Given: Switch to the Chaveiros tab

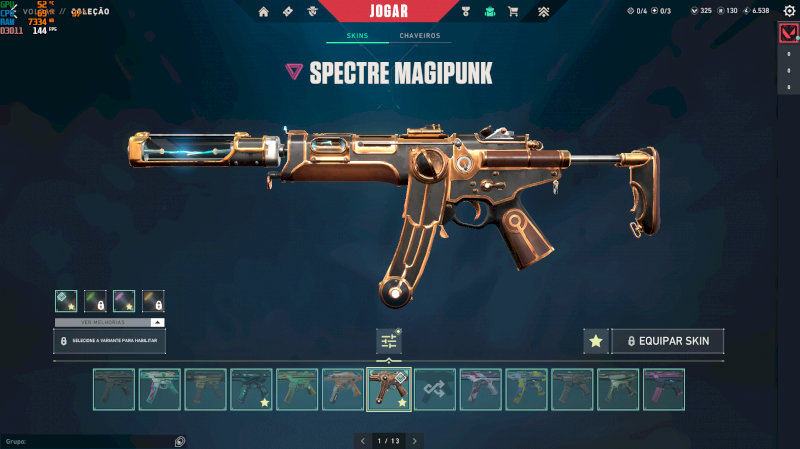Looking at the screenshot, I should point(419,36).
